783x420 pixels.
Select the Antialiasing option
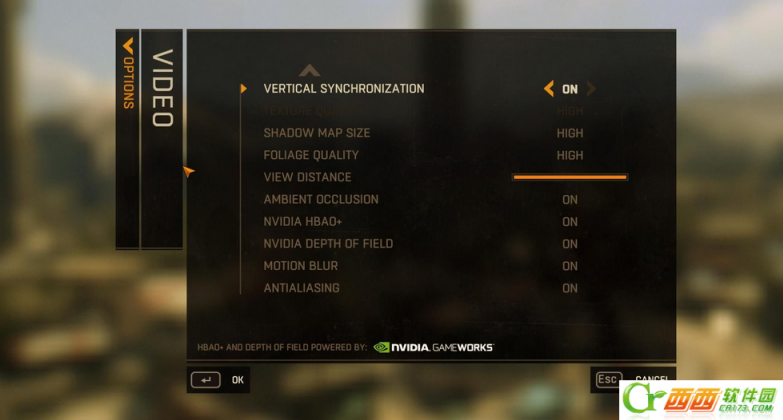(301, 288)
